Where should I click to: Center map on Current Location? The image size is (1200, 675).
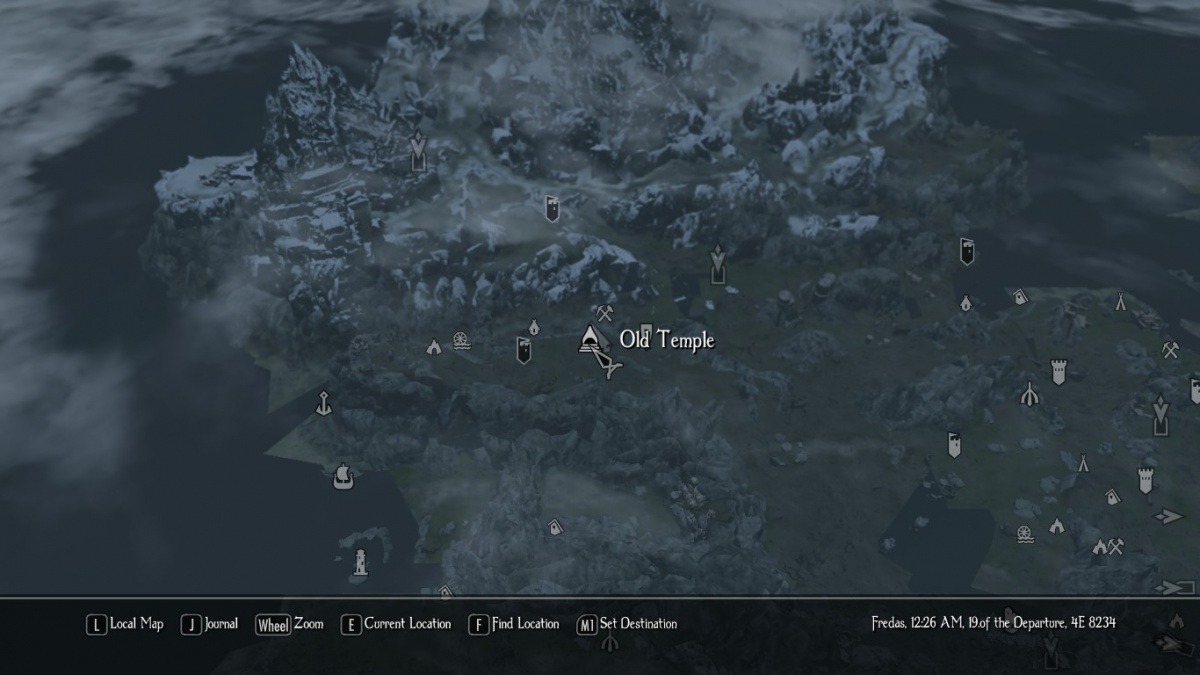(x=396, y=624)
